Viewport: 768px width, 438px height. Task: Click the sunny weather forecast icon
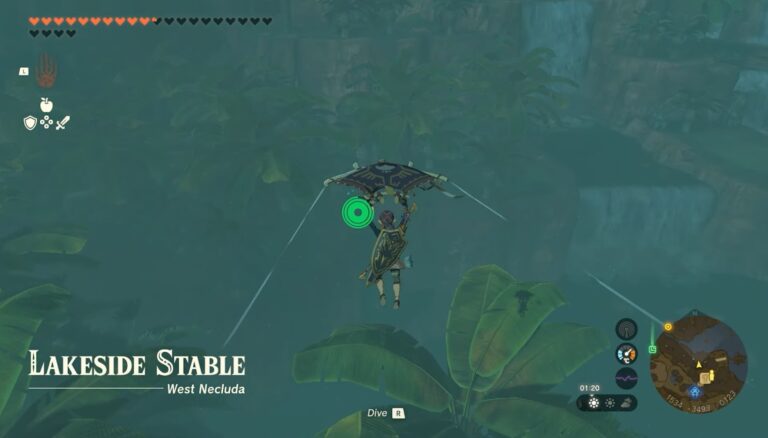point(593,402)
